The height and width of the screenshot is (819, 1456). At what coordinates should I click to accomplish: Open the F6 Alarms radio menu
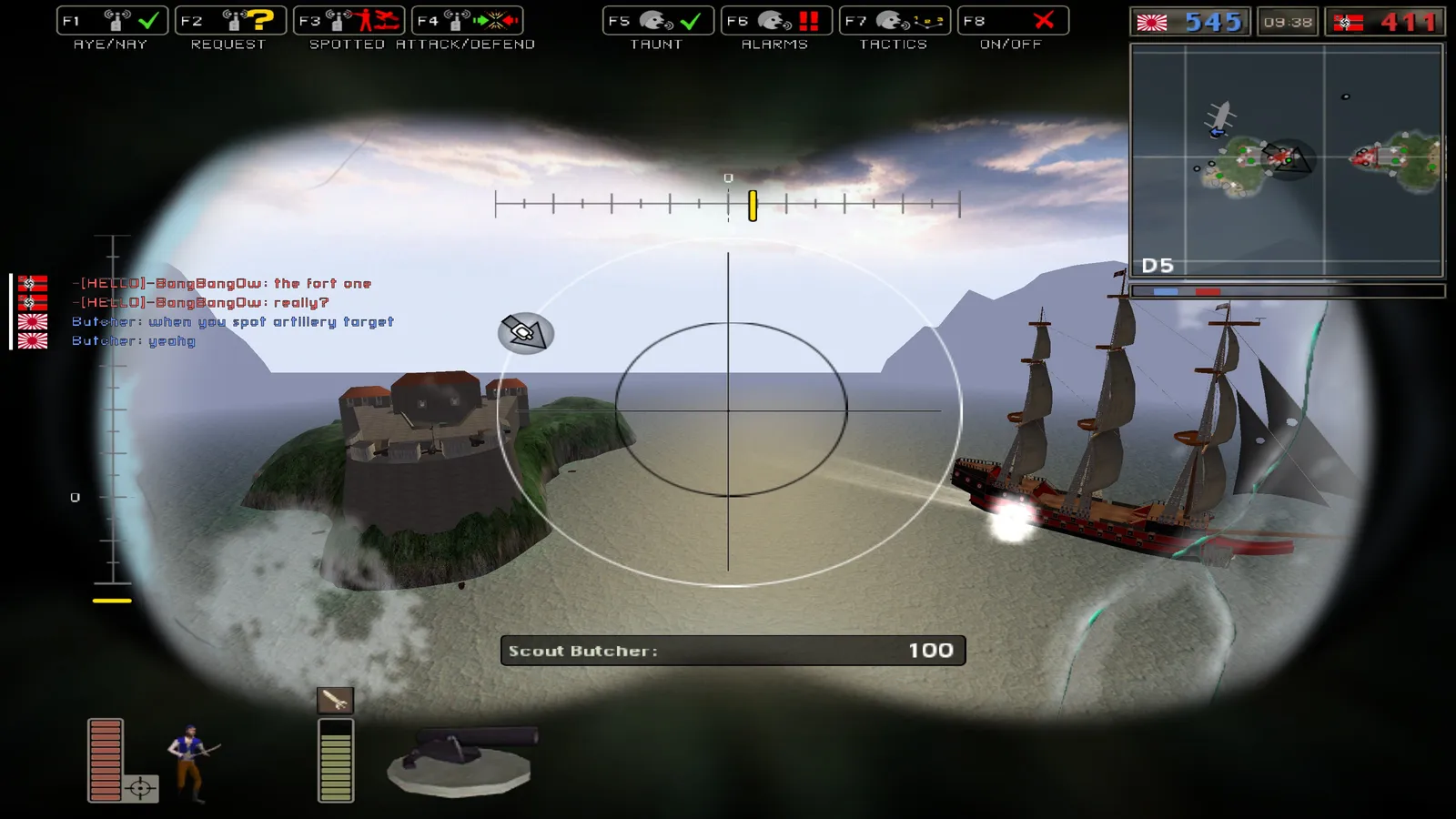tap(776, 21)
